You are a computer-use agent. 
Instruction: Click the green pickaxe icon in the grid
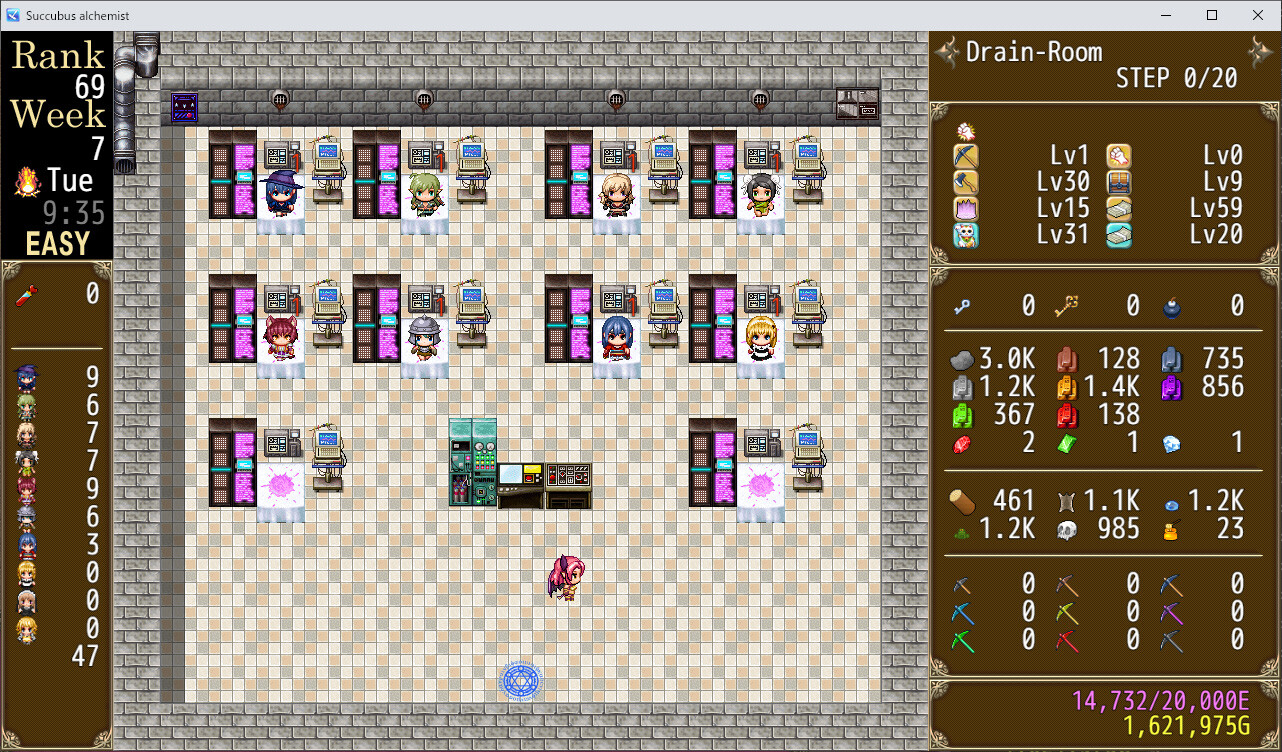tap(961, 639)
